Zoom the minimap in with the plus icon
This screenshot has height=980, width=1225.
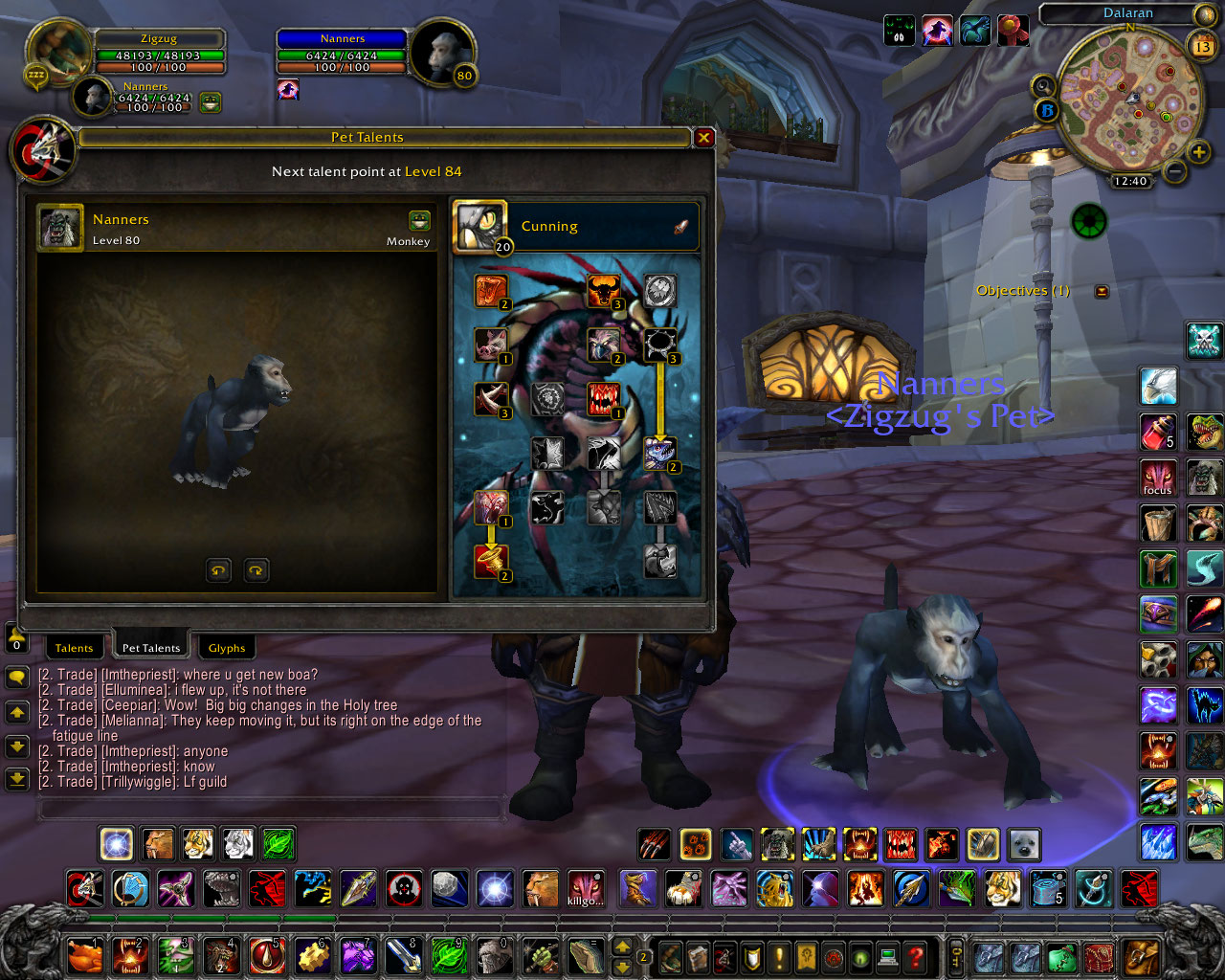coord(1200,151)
